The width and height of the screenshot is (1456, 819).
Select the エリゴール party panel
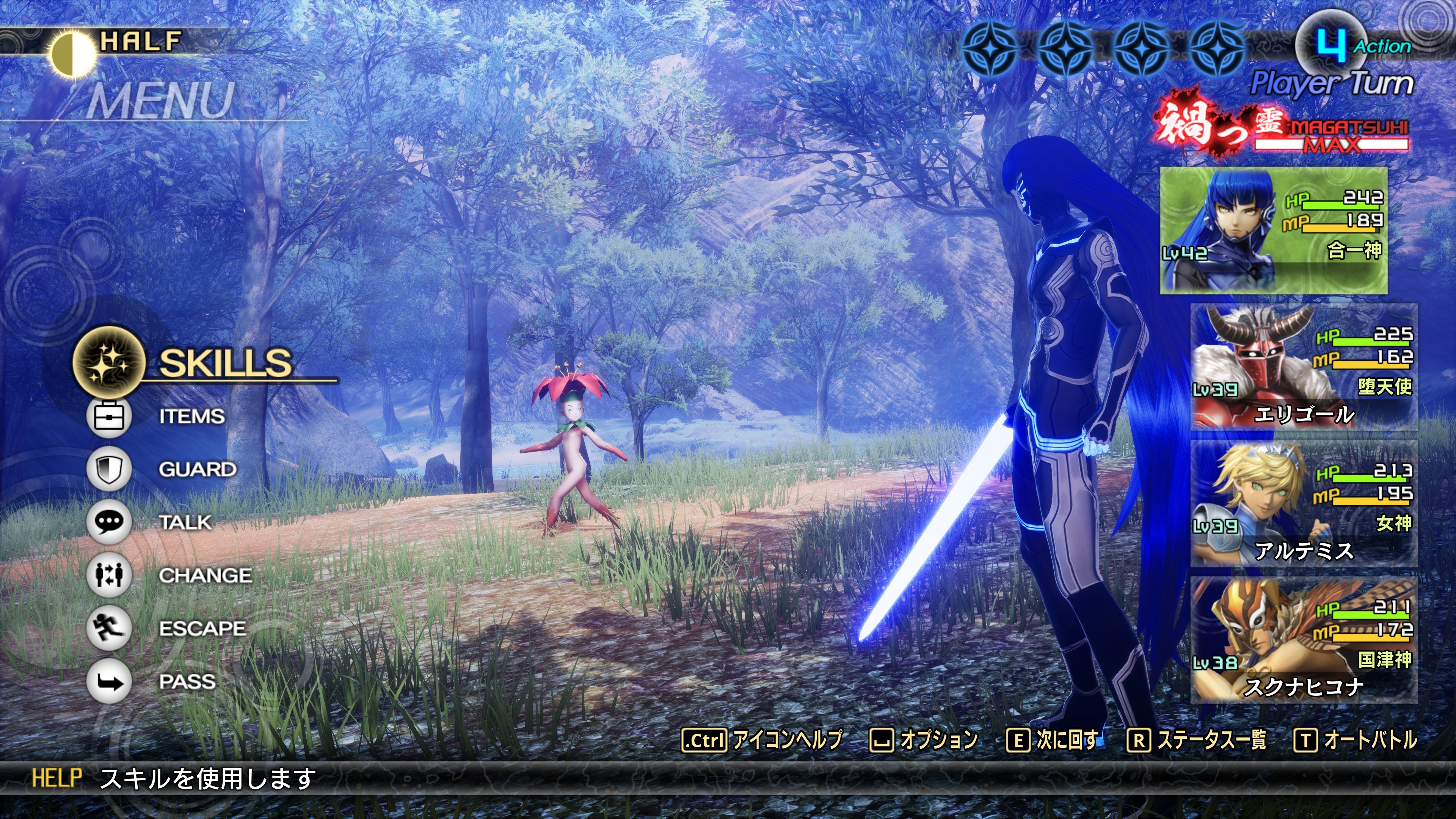[1304, 367]
